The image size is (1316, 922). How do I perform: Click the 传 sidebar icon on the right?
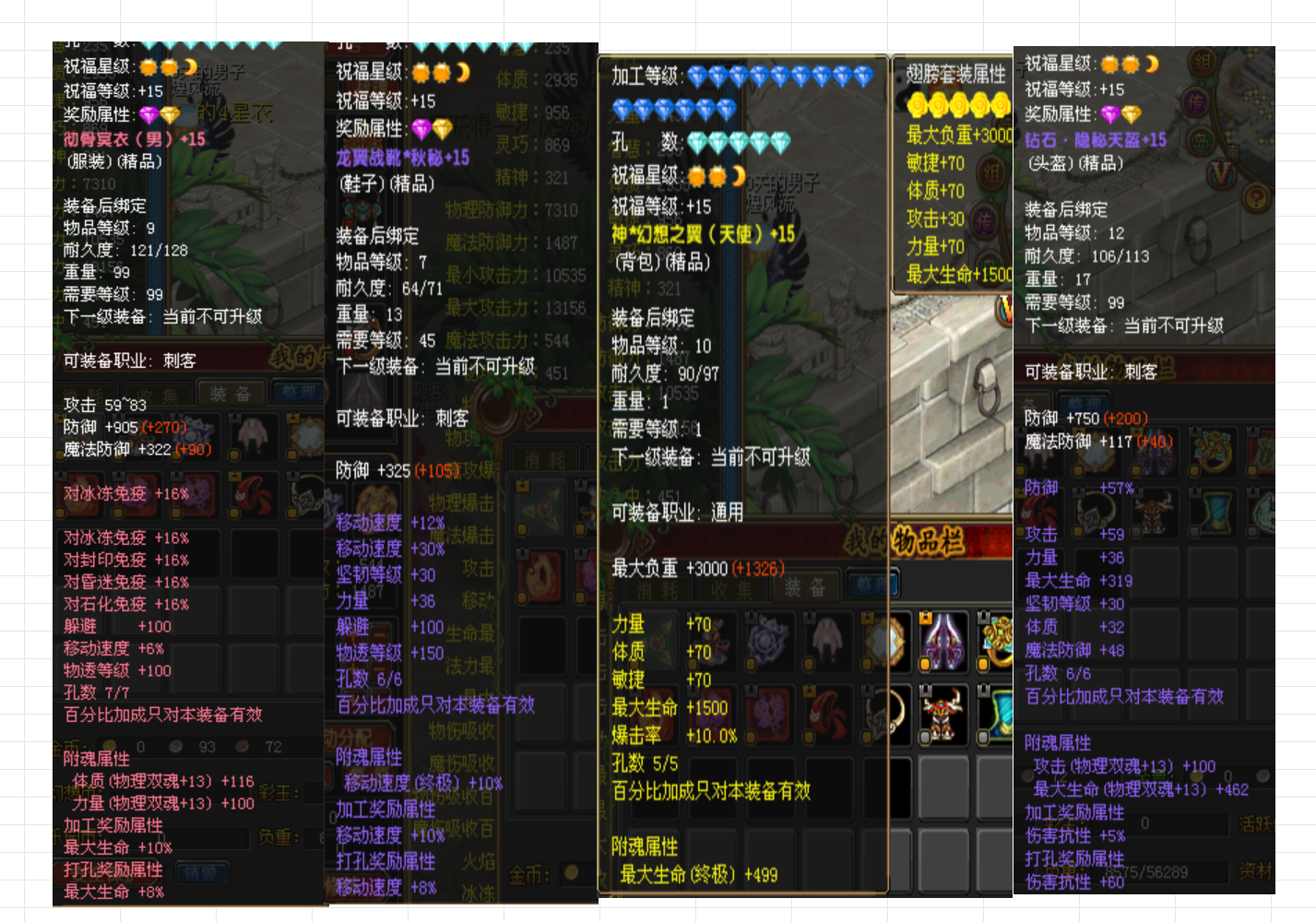1196,102
